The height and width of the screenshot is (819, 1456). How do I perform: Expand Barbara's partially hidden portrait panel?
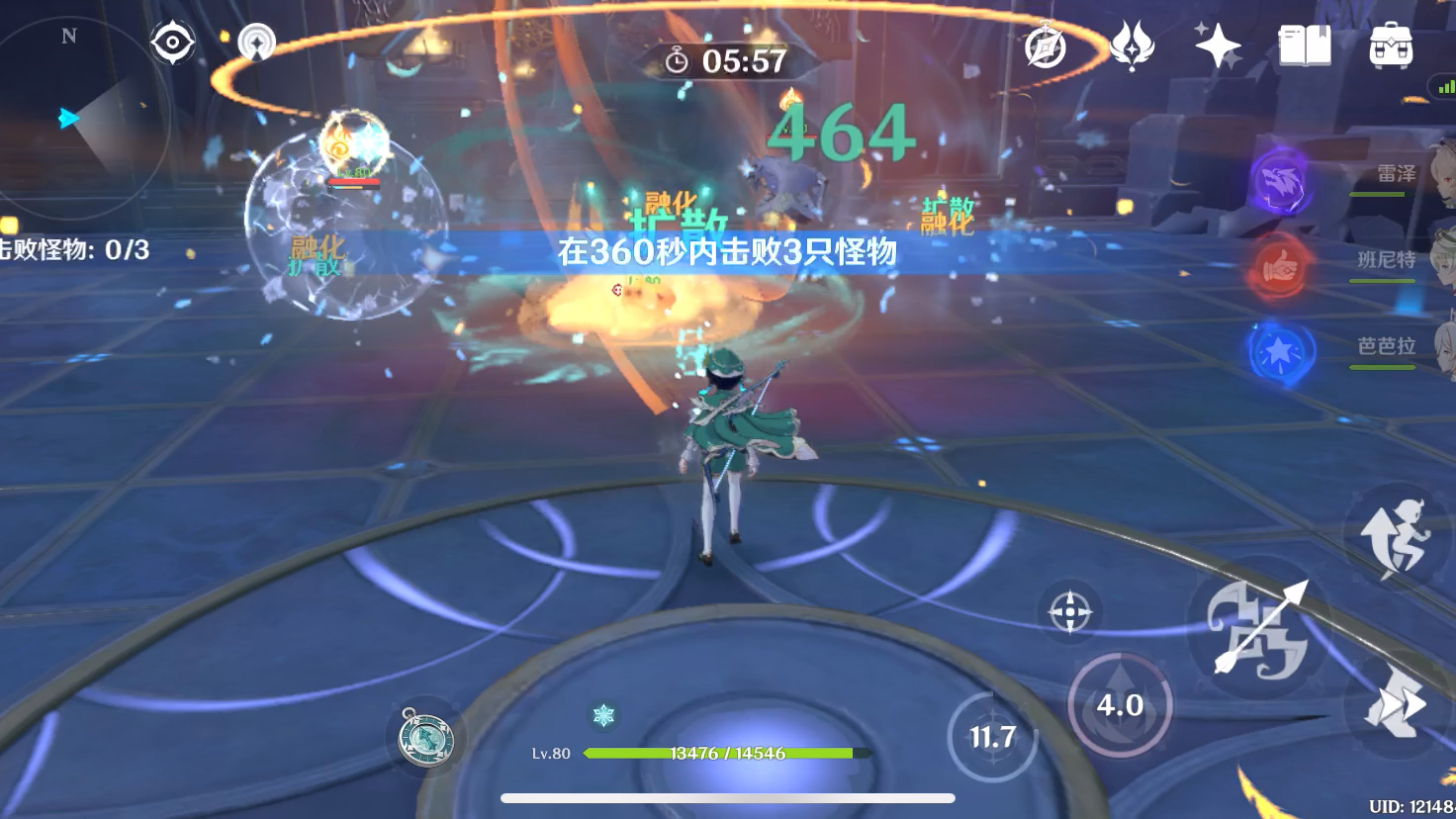(1442, 348)
